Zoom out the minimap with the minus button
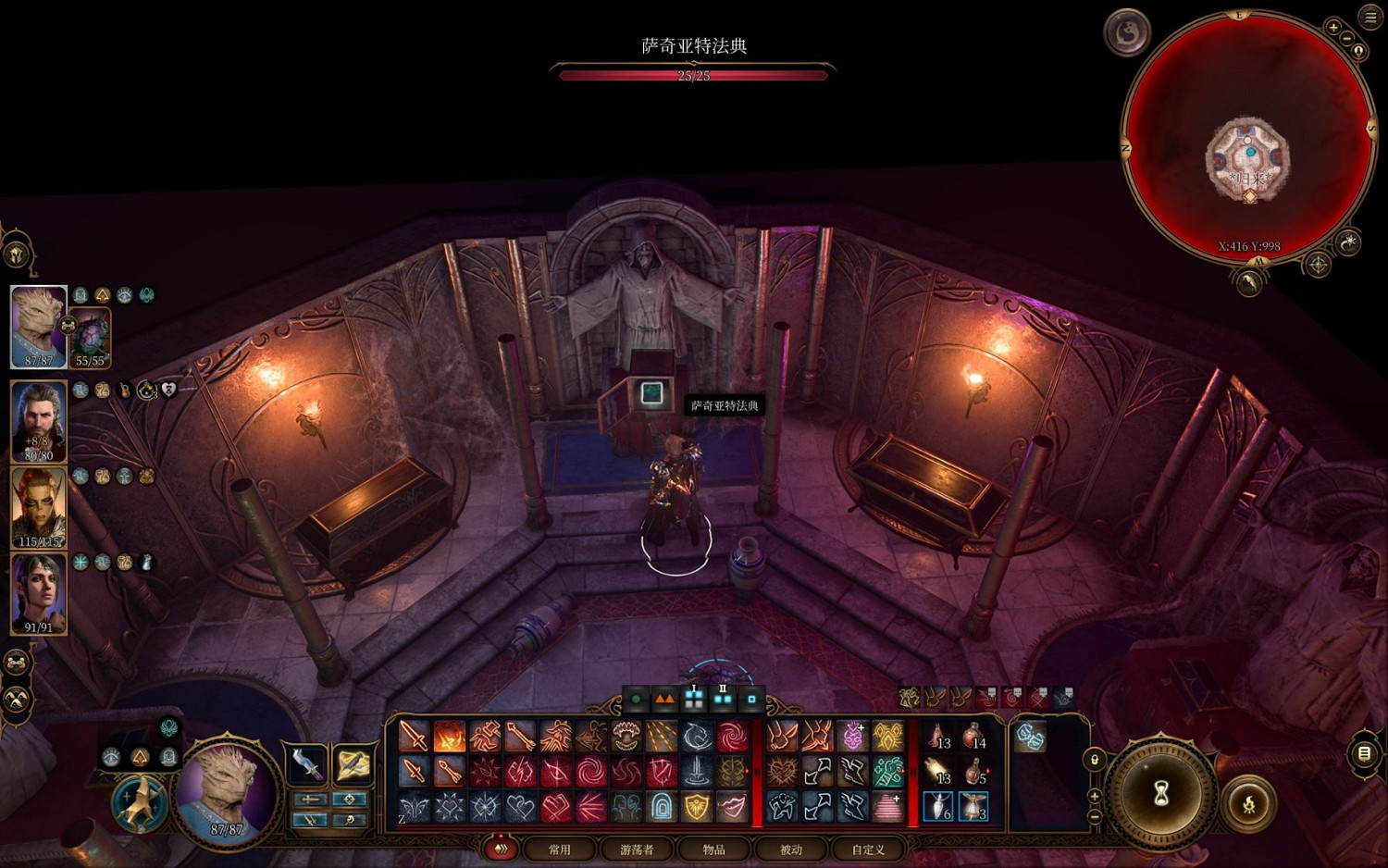1388x868 pixels. [1347, 39]
